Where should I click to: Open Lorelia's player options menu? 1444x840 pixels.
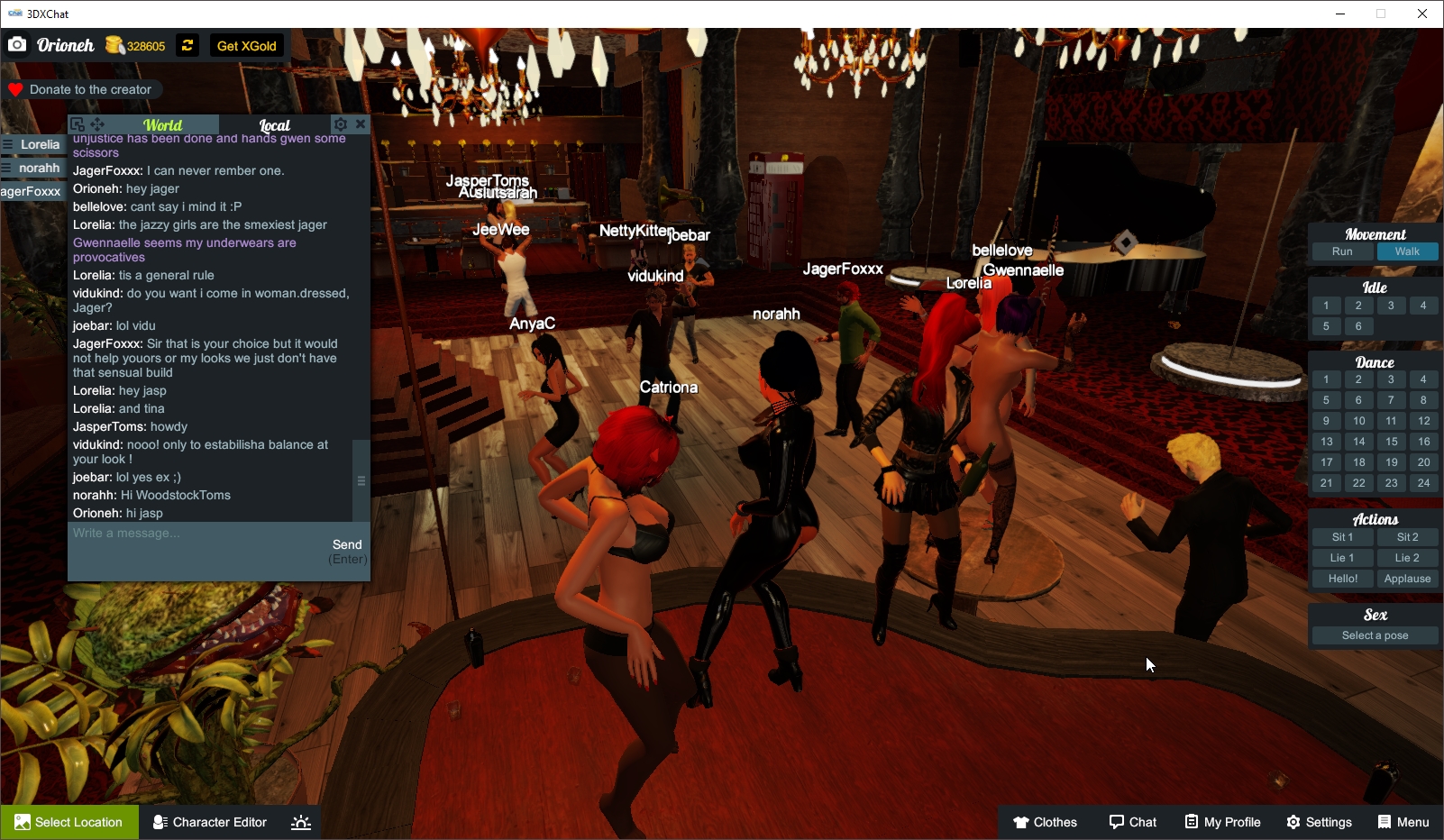9,144
